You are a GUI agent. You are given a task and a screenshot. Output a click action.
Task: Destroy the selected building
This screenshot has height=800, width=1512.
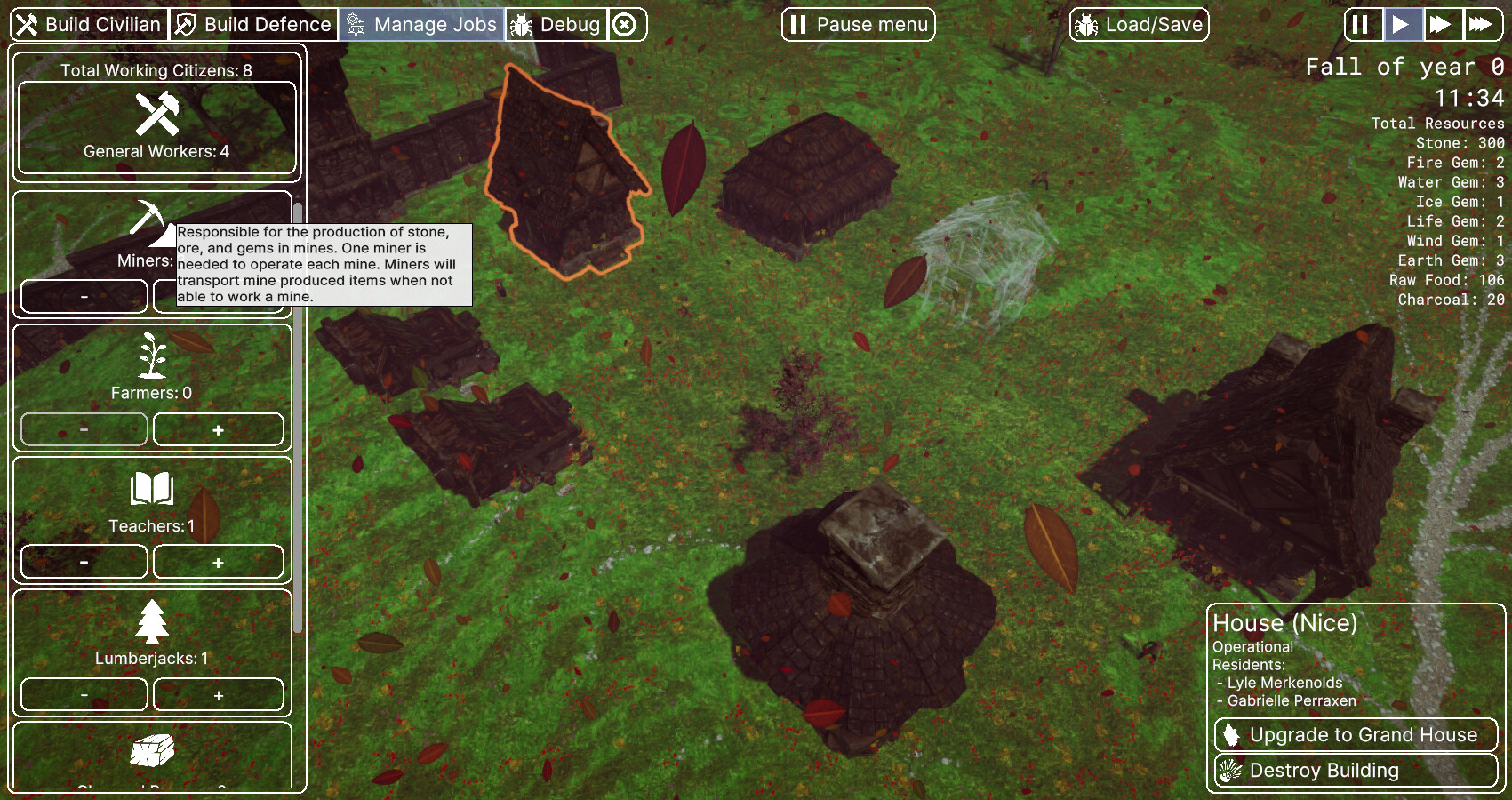[x=1356, y=771]
